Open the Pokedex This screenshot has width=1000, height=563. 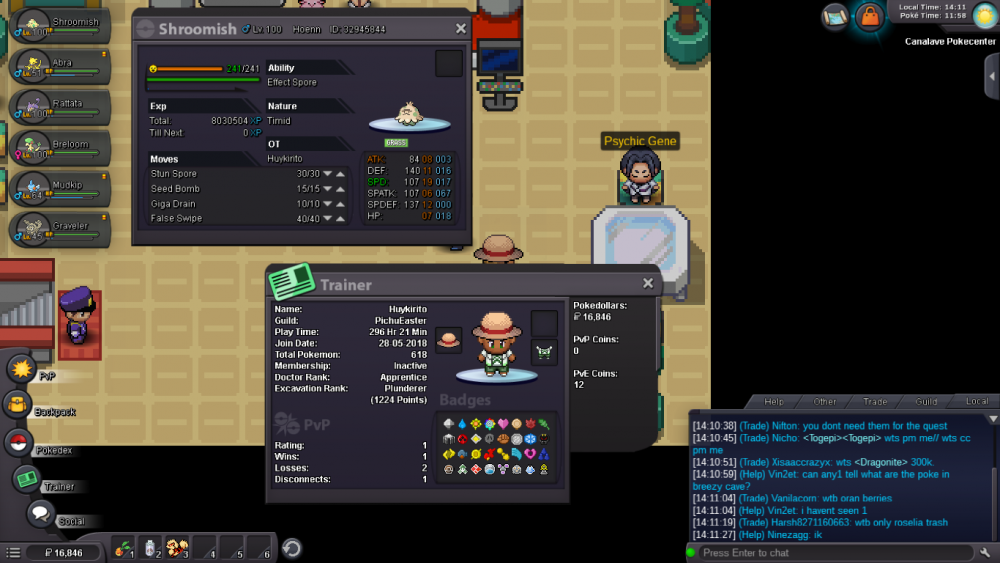coord(19,443)
